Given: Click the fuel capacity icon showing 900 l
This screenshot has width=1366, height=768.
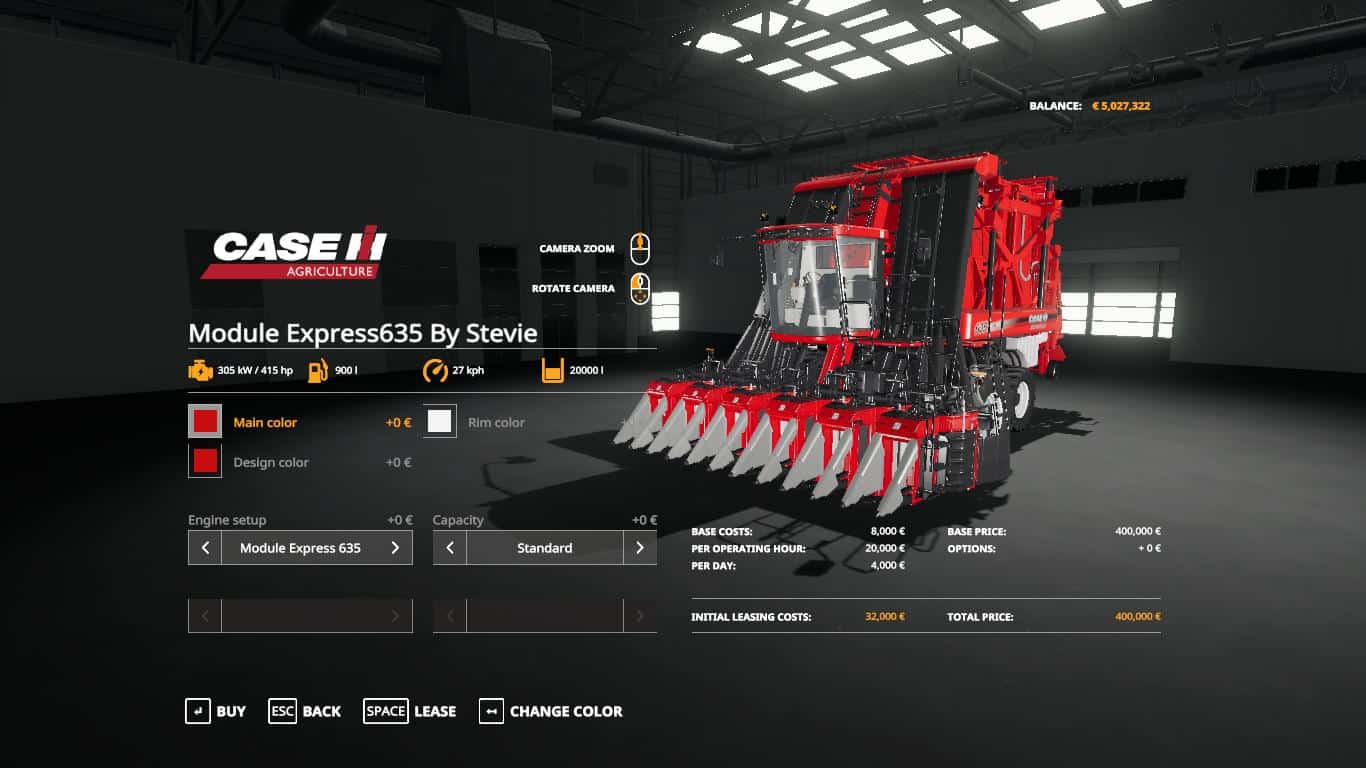Looking at the screenshot, I should [317, 369].
